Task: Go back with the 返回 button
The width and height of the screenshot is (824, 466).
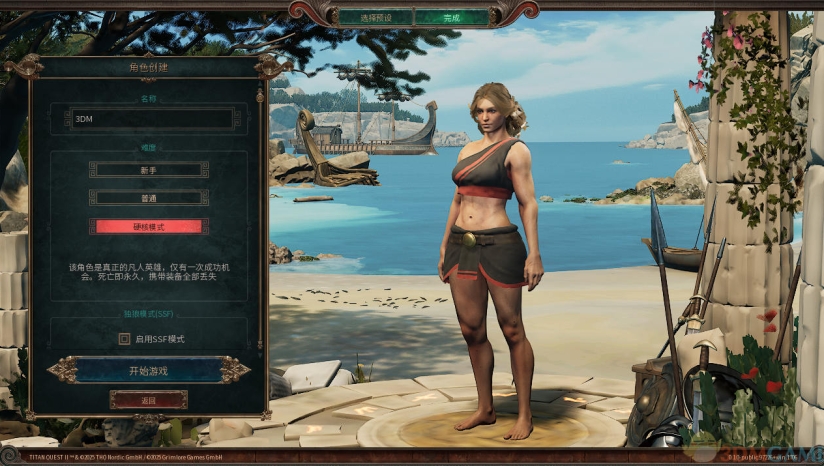Action: (148, 399)
